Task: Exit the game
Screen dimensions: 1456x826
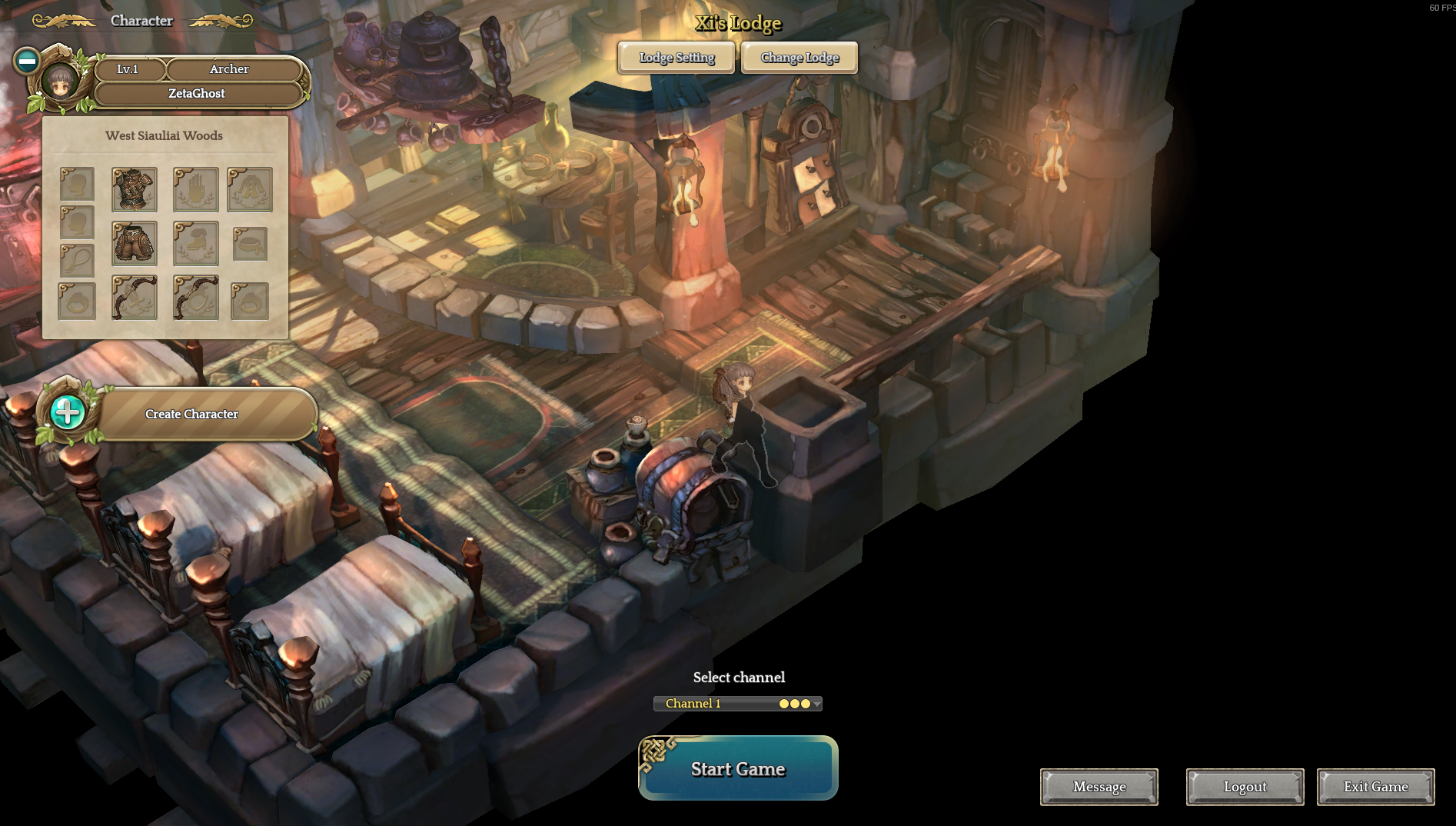Action: 1376,787
